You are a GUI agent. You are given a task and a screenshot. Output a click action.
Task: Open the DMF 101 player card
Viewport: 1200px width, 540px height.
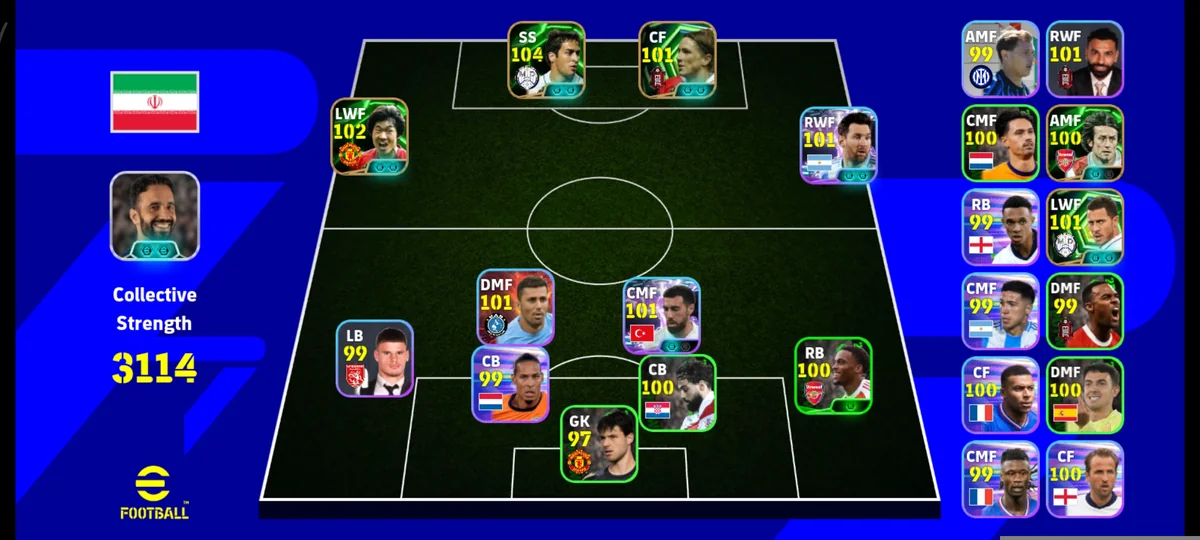tap(515, 307)
